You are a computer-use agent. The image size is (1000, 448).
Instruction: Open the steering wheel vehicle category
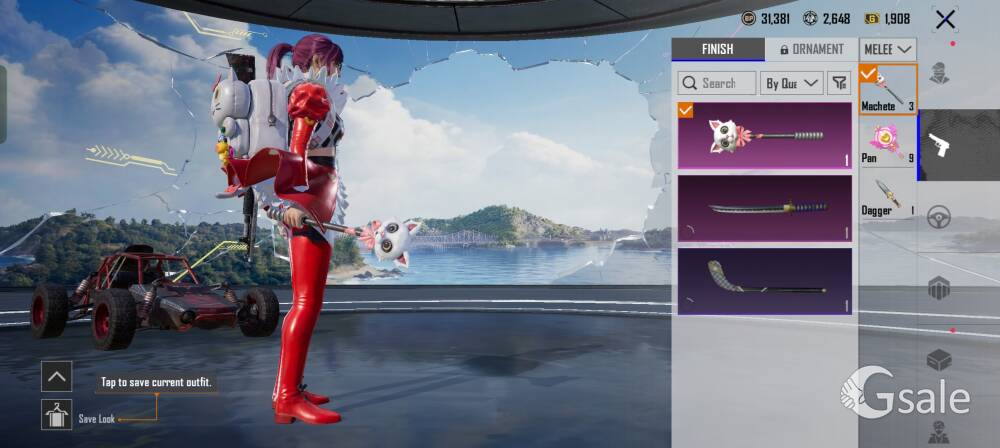point(938,217)
